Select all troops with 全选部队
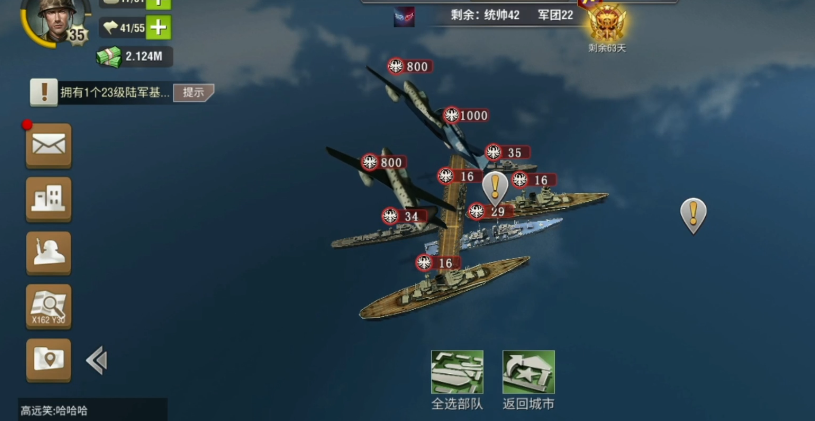815x421 pixels. 457,380
